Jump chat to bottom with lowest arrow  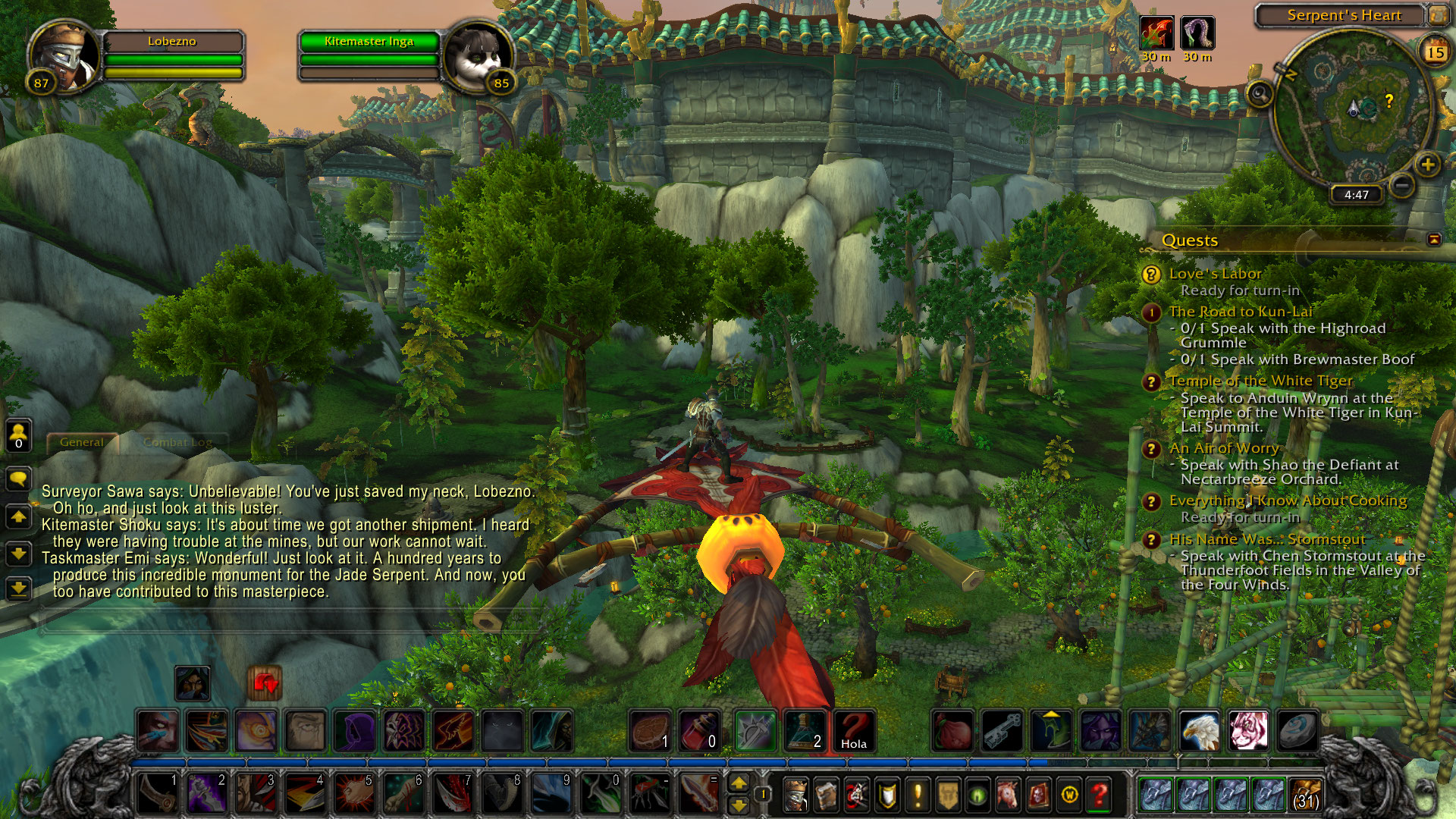coord(19,588)
